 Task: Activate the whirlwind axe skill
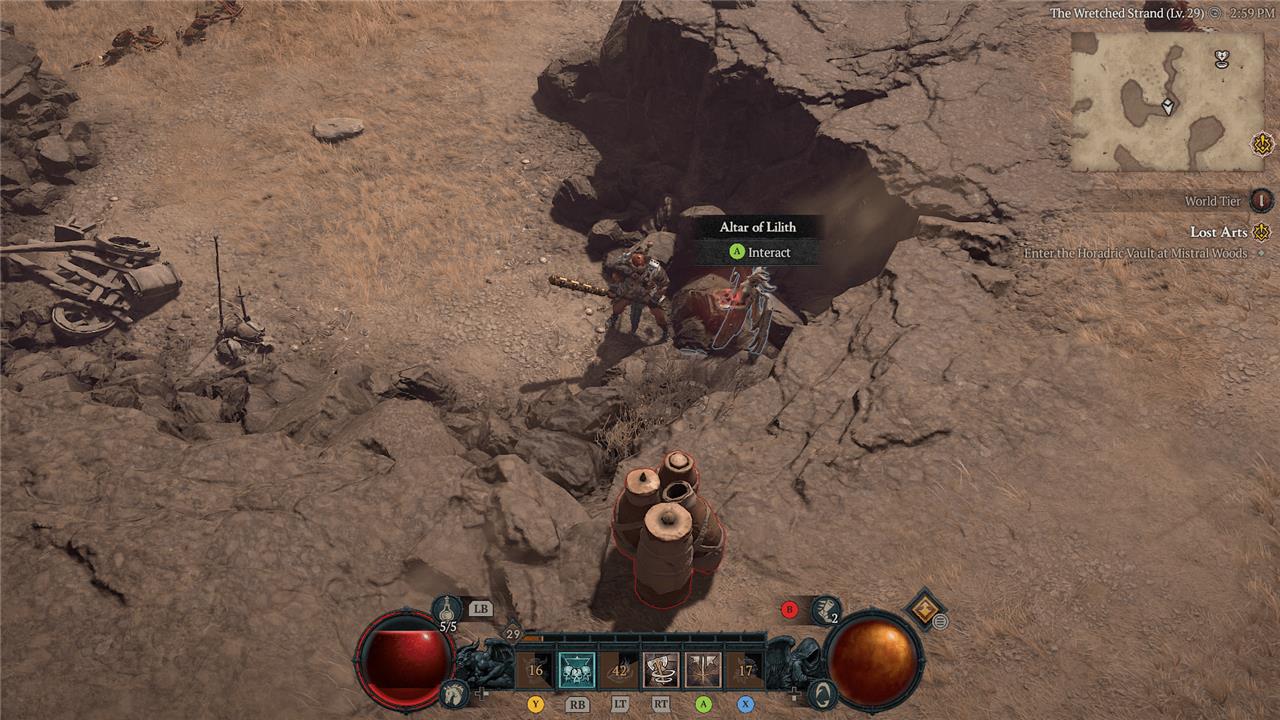(660, 670)
